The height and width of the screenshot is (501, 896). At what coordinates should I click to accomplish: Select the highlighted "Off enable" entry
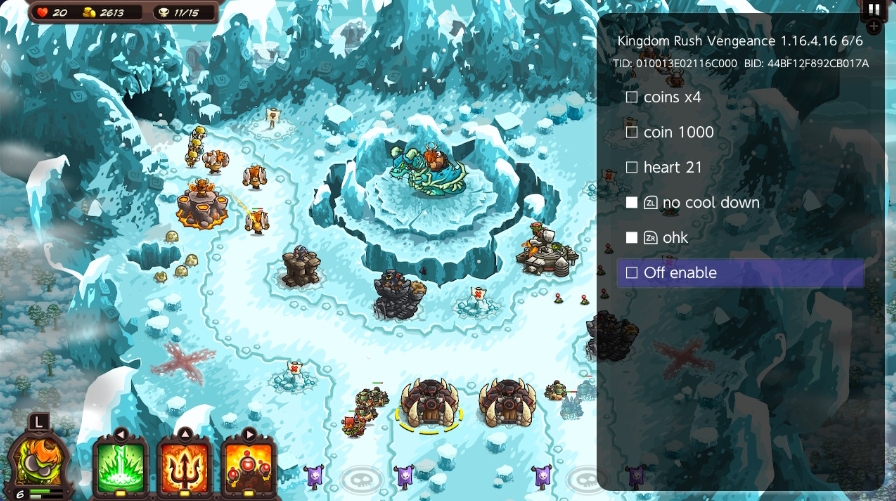740,273
